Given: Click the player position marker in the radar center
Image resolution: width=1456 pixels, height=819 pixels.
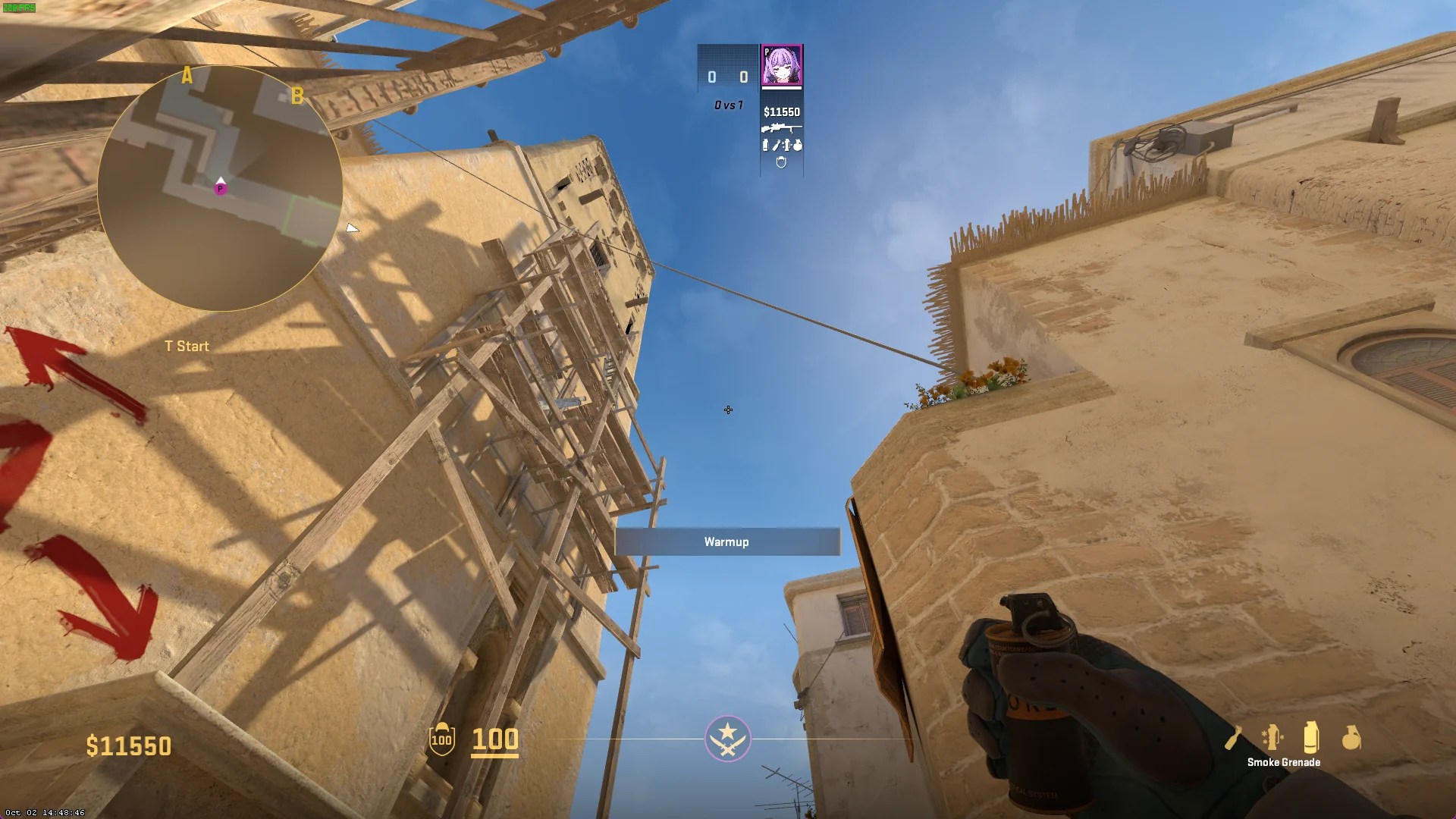Looking at the screenshot, I should (221, 189).
